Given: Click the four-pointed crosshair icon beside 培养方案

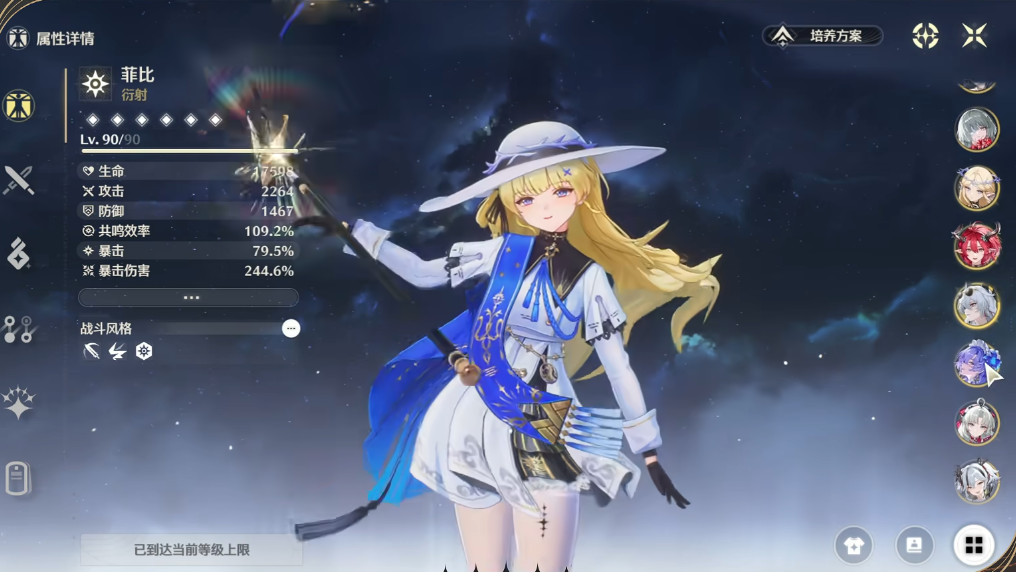Looking at the screenshot, I should pos(925,36).
